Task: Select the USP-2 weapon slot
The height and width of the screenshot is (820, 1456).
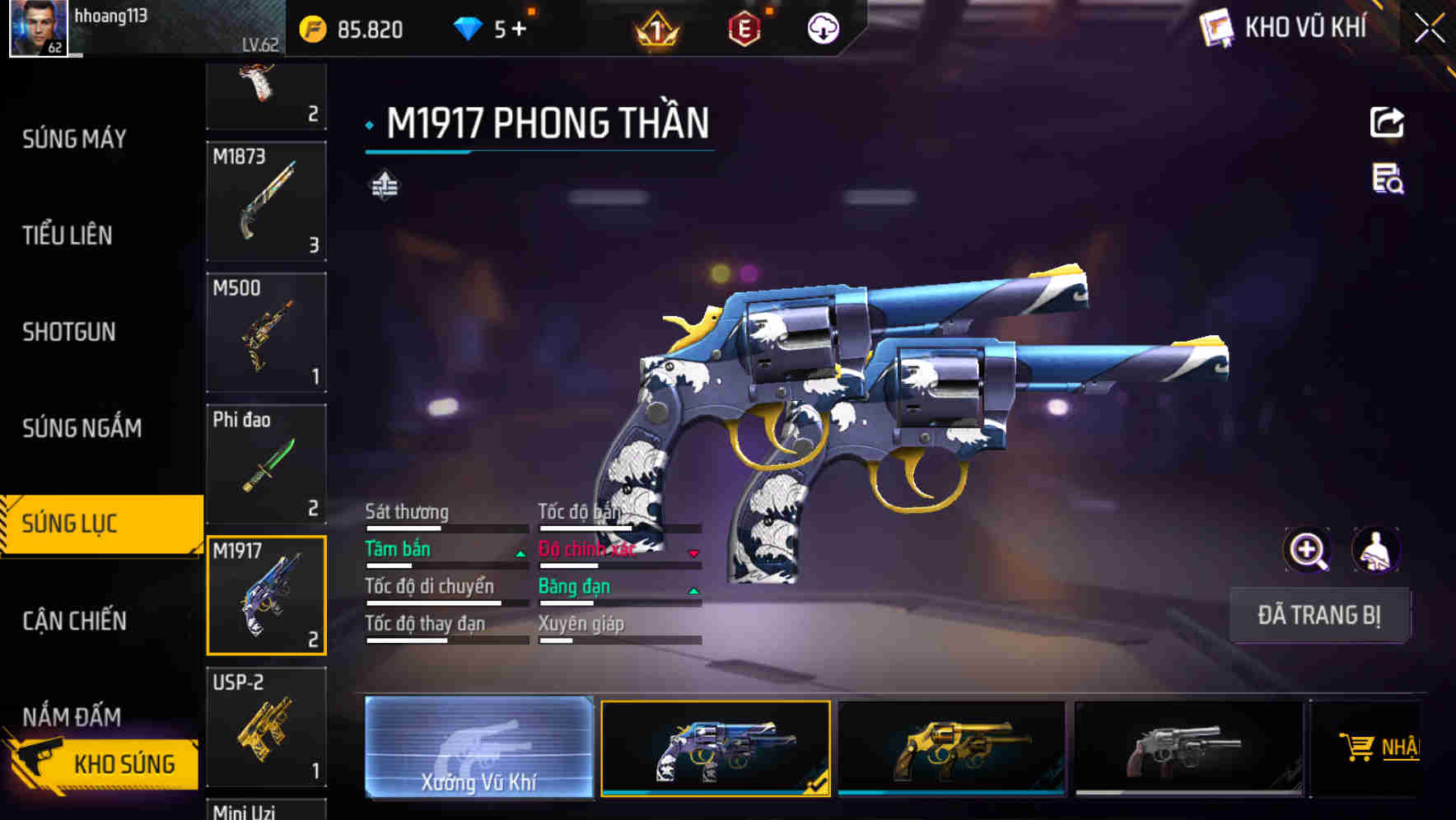Action: tap(266, 726)
